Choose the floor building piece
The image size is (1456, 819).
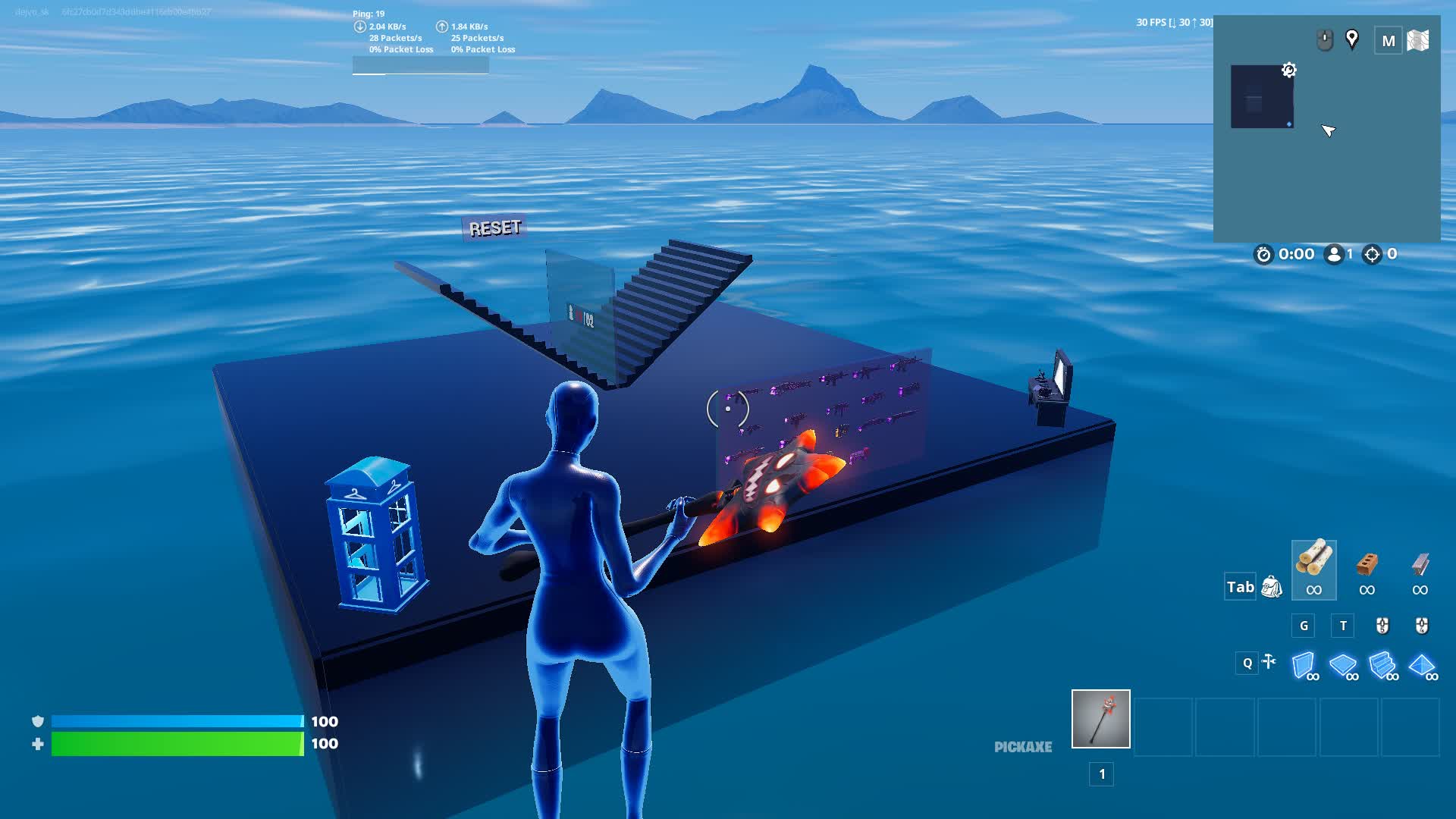(1343, 666)
